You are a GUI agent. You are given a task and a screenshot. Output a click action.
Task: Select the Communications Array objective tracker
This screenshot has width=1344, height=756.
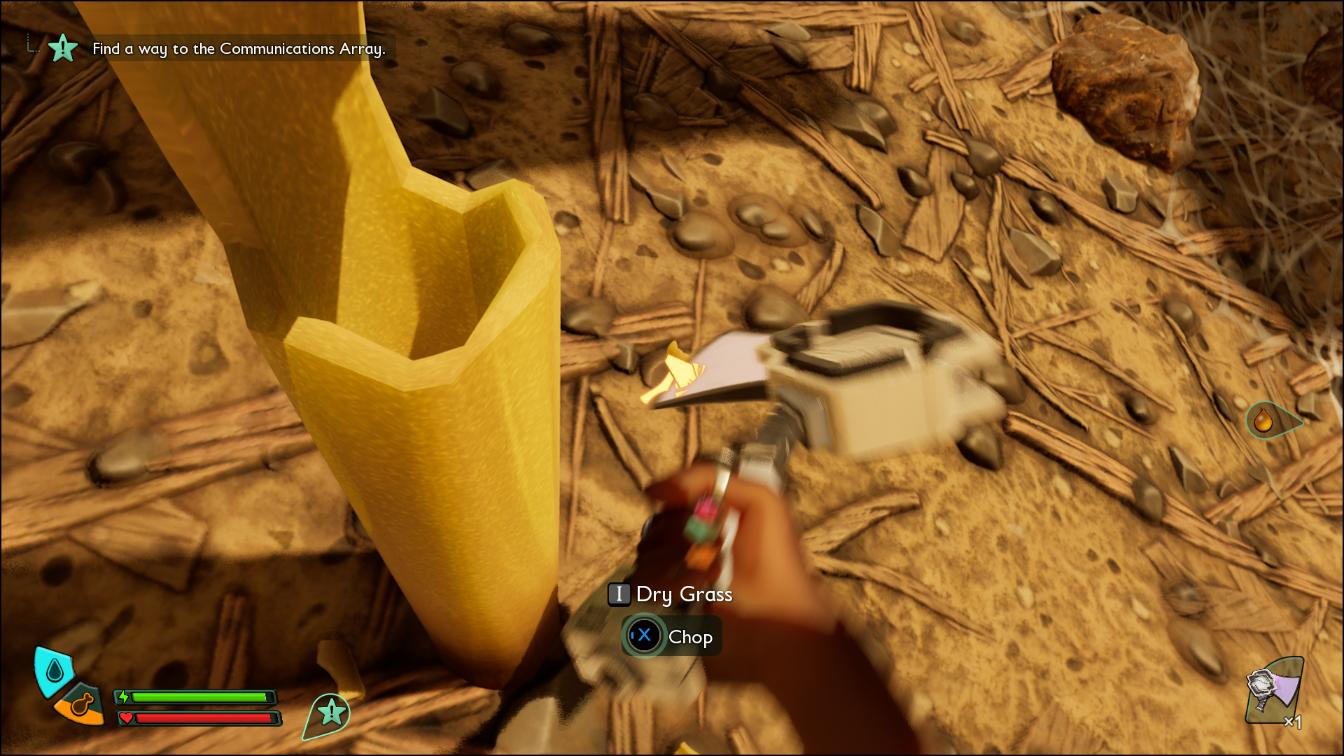pyautogui.click(x=238, y=48)
